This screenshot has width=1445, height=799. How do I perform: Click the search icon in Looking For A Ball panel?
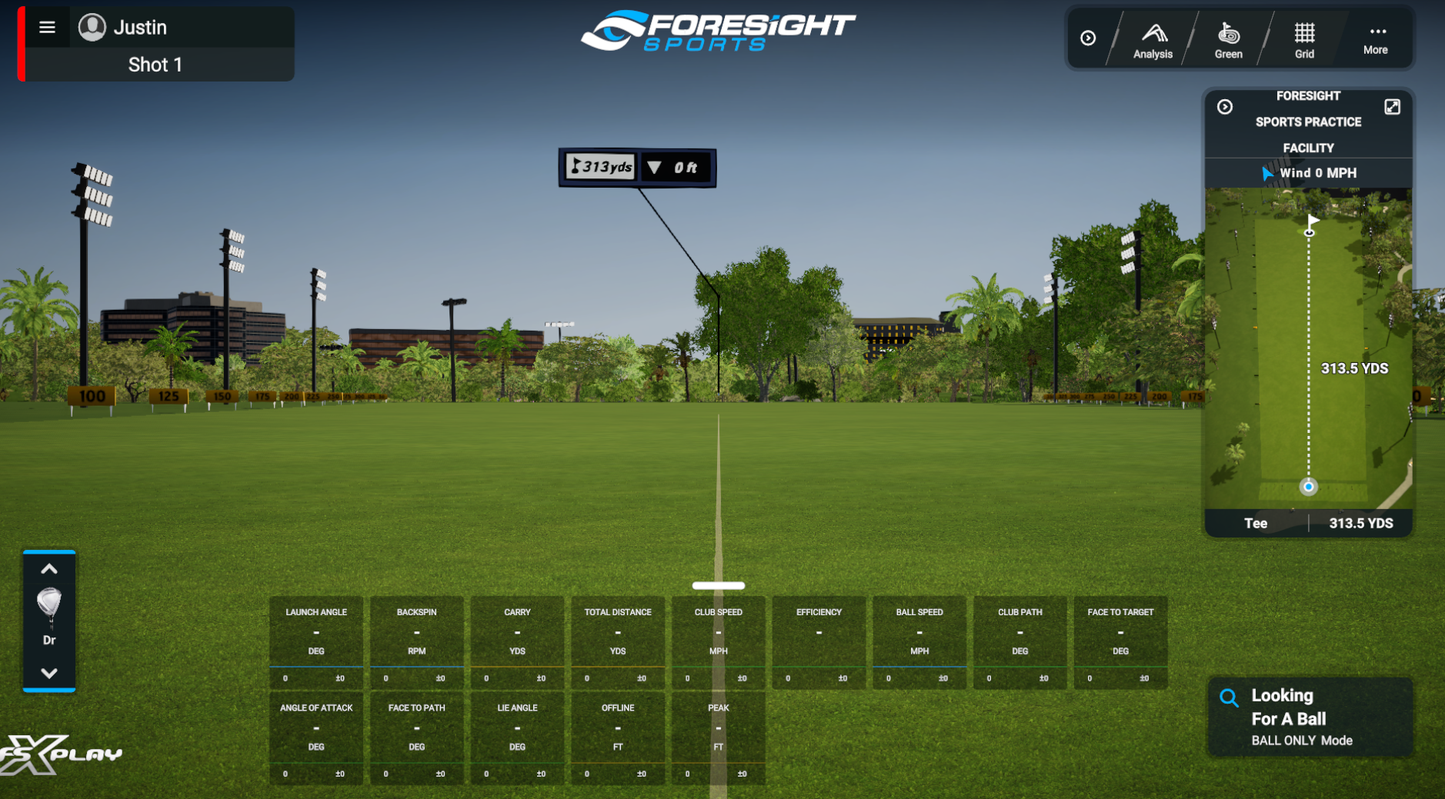(x=1228, y=695)
